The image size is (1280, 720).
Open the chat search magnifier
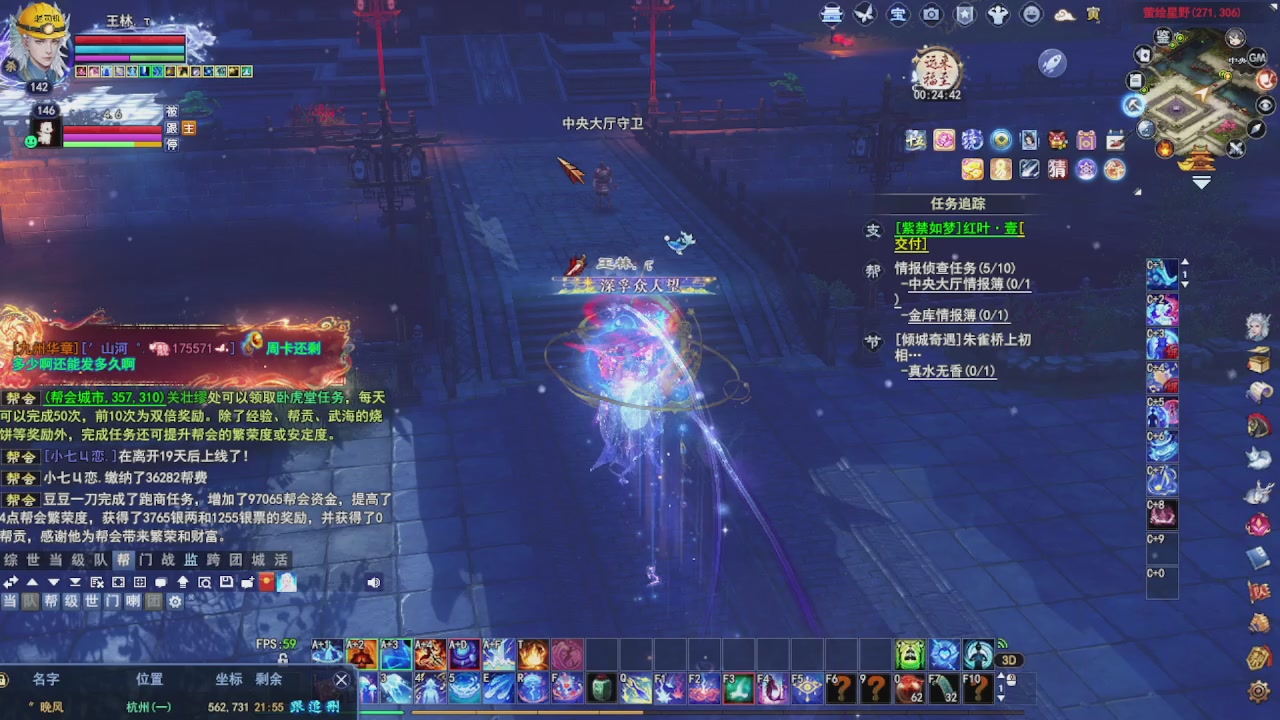[206, 582]
